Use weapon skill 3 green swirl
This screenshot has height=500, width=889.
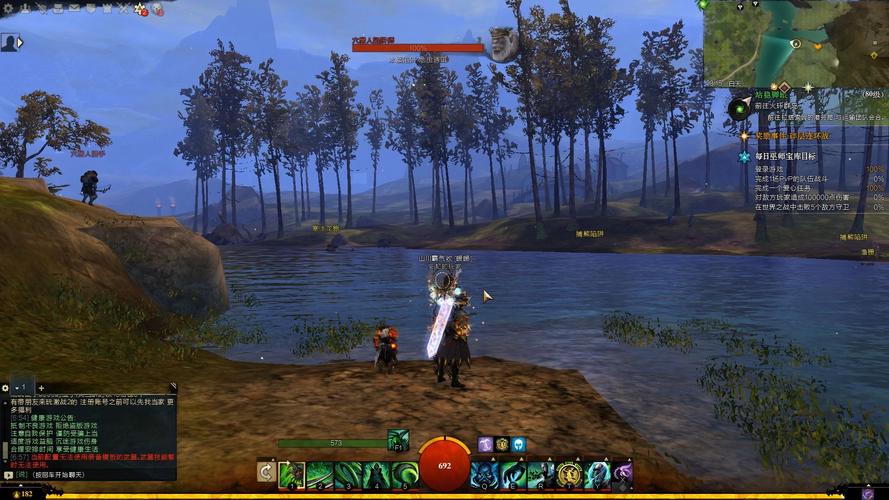click(348, 474)
